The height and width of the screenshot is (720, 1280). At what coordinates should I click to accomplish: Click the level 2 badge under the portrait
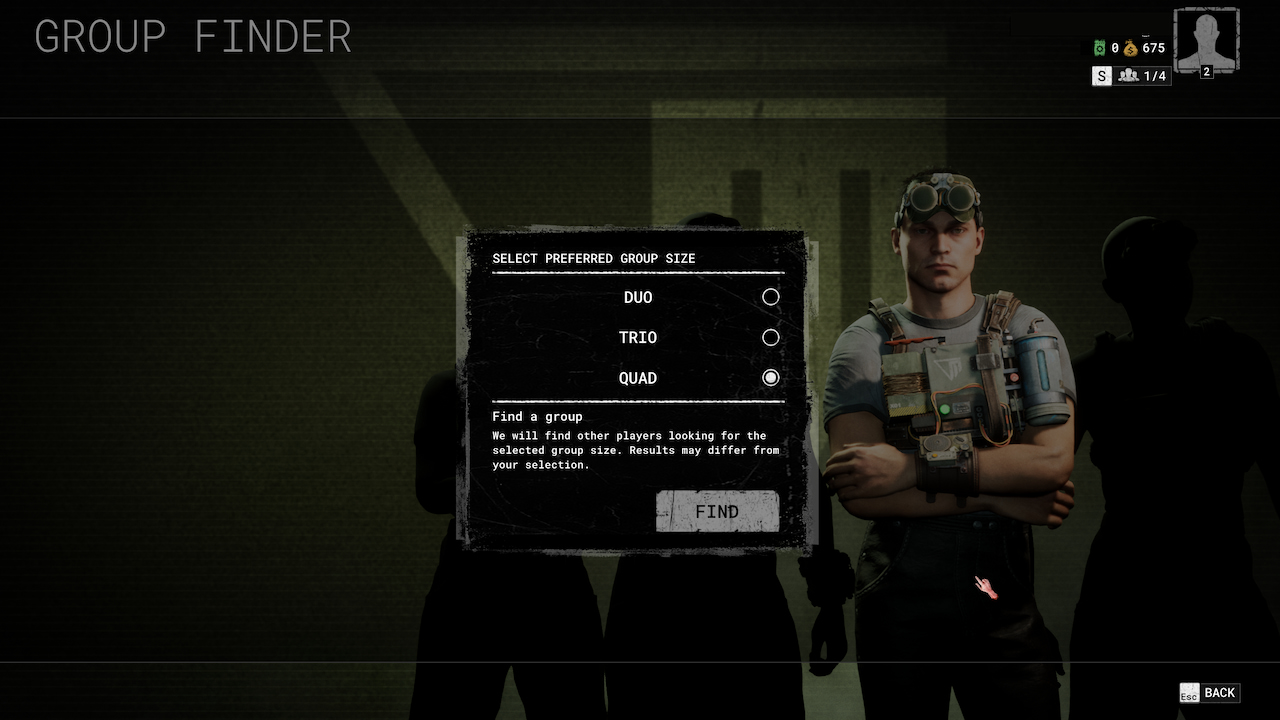tap(1209, 73)
